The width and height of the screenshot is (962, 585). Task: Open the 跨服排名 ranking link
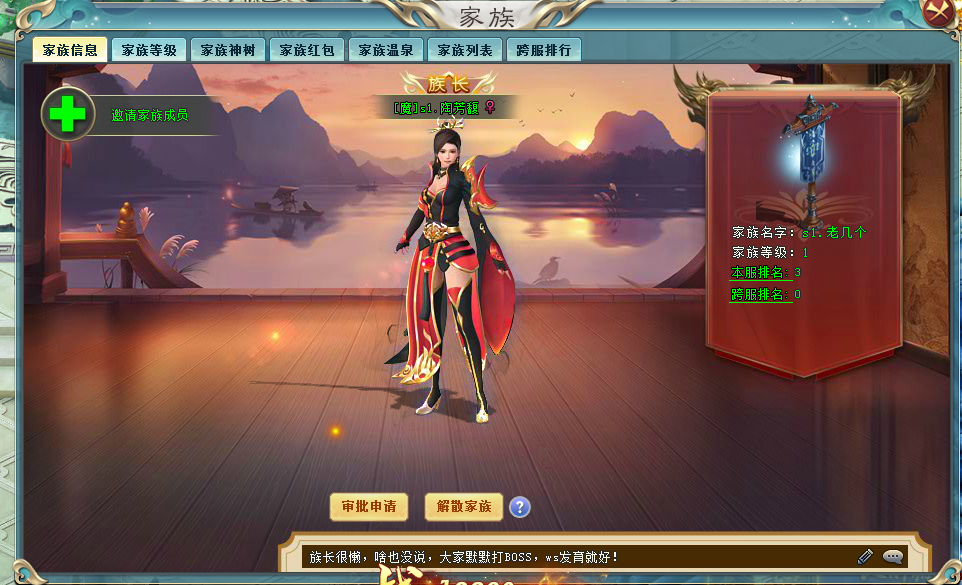coord(761,294)
